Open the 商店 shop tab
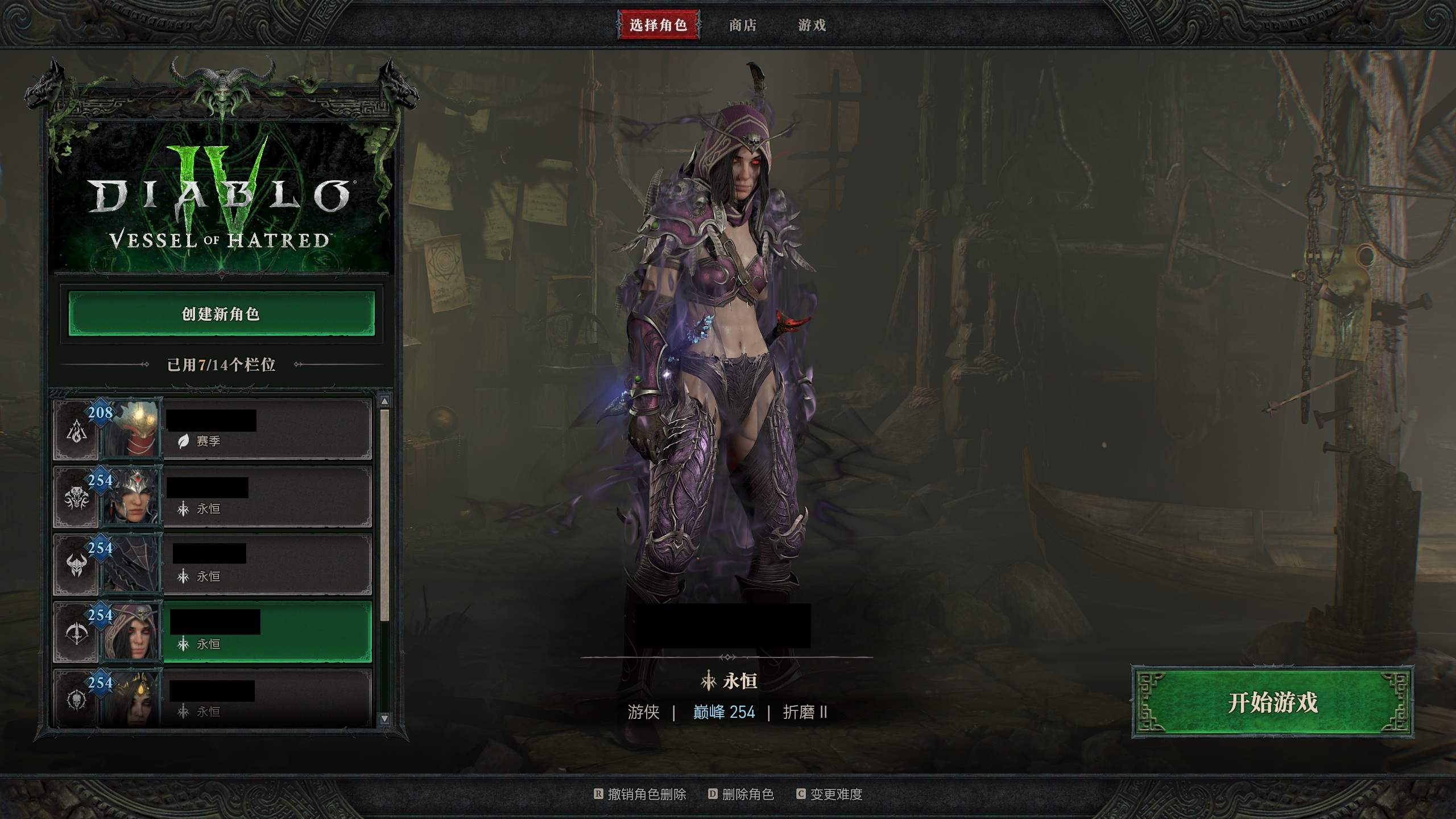The width and height of the screenshot is (1456, 819). [743, 25]
